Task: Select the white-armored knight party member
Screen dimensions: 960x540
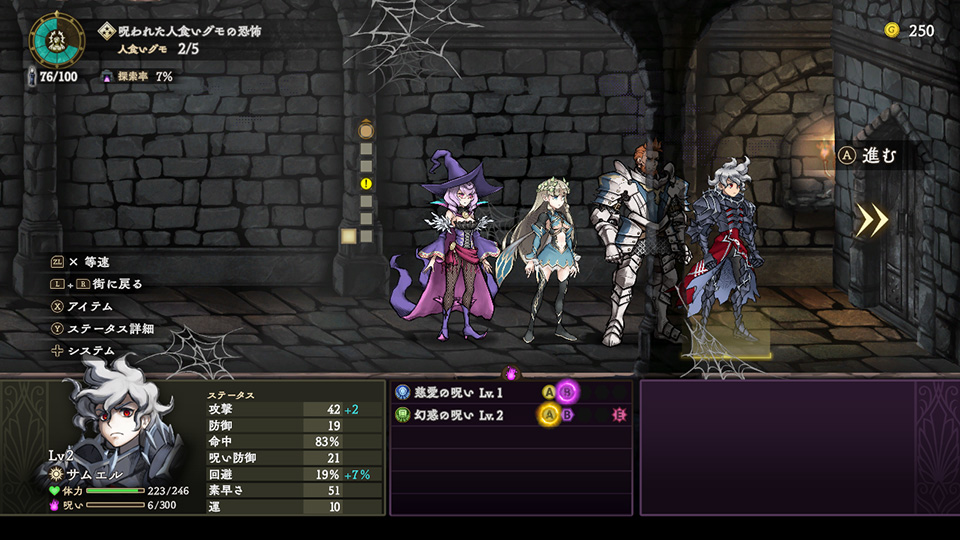Action: point(631,245)
